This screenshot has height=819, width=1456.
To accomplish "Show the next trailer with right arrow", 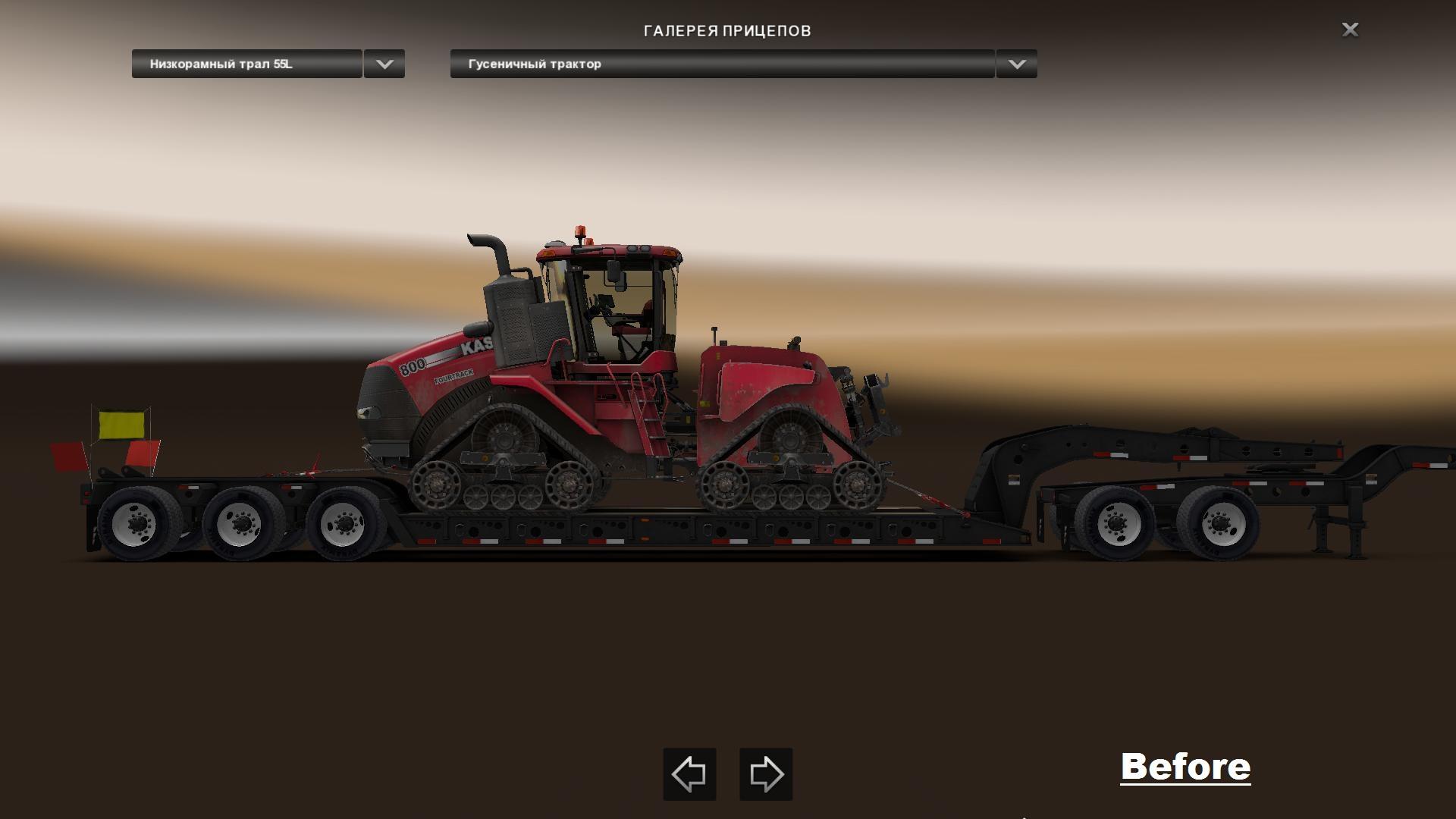I will point(766,774).
